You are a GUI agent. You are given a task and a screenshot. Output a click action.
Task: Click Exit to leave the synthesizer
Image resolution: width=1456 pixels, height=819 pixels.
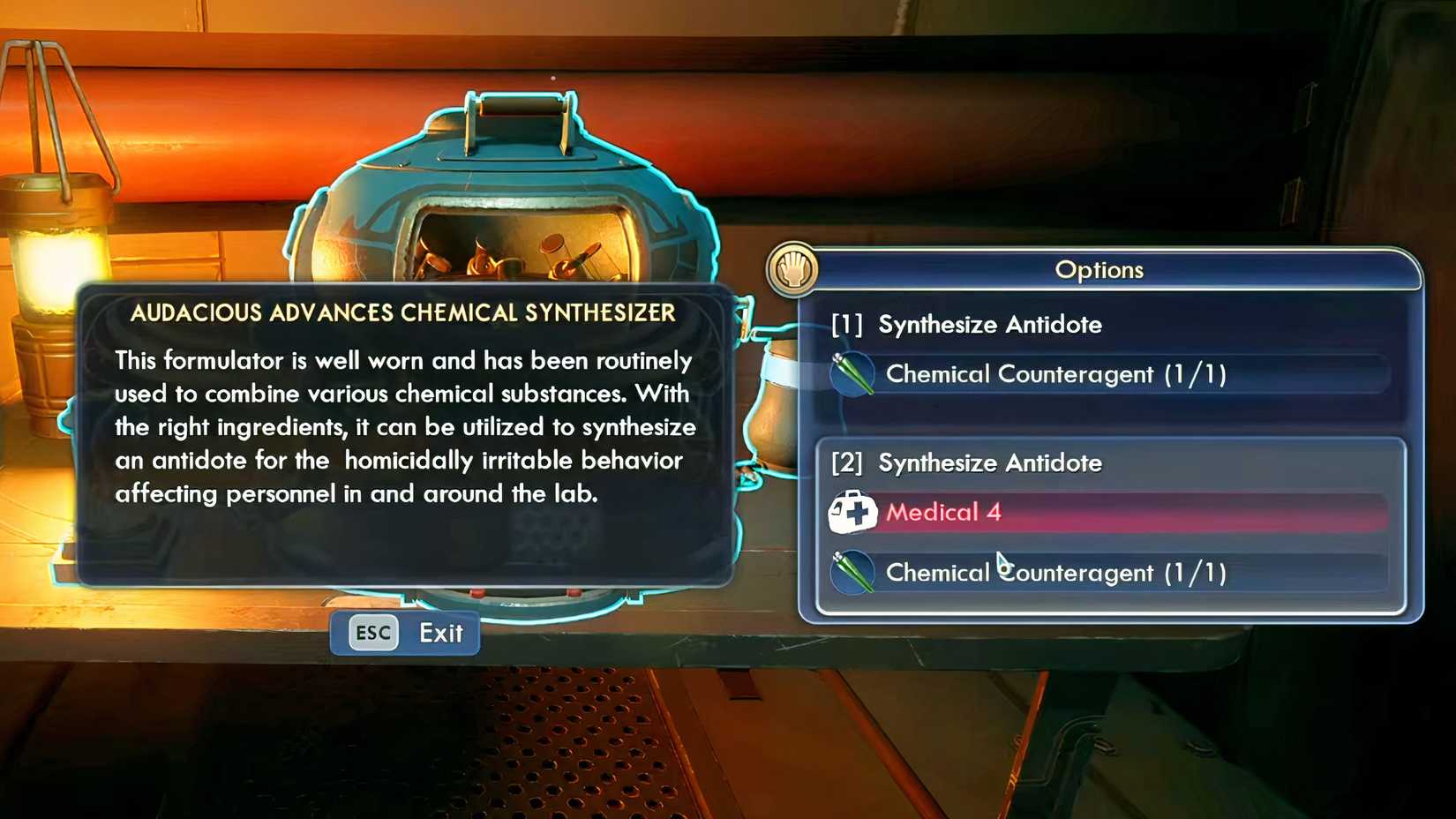click(x=439, y=633)
